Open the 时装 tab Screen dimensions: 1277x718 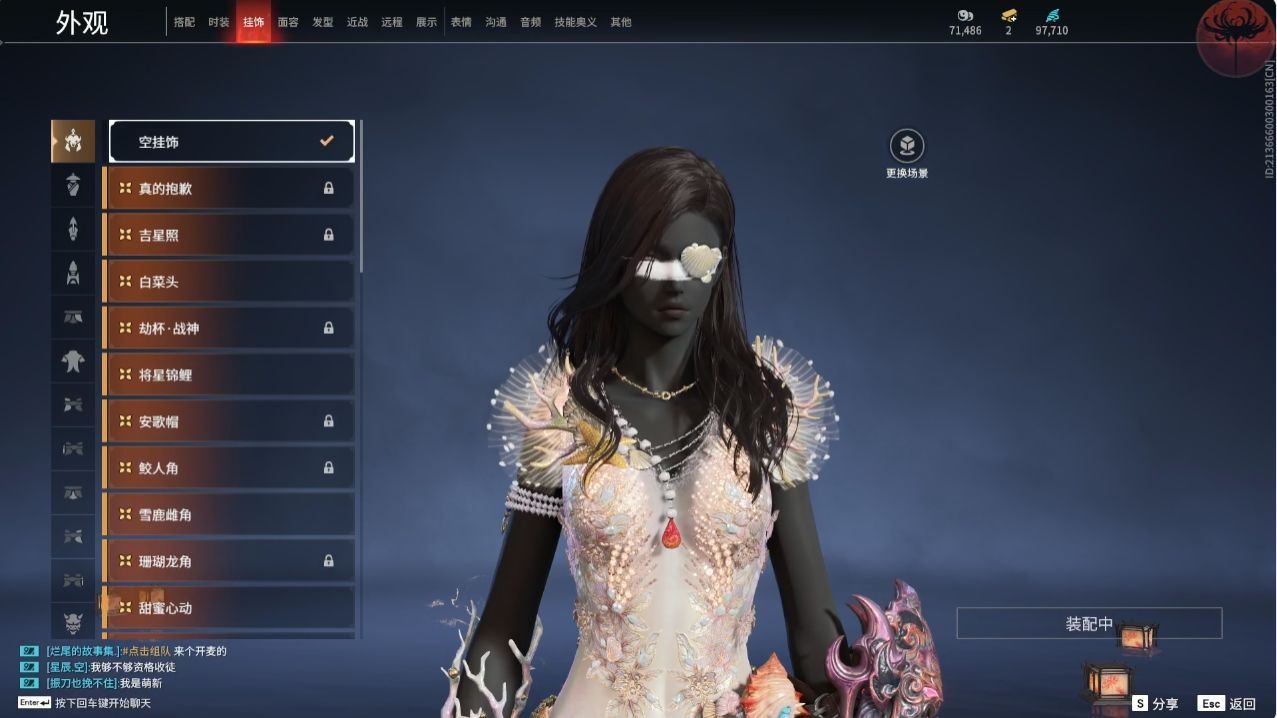pos(219,22)
